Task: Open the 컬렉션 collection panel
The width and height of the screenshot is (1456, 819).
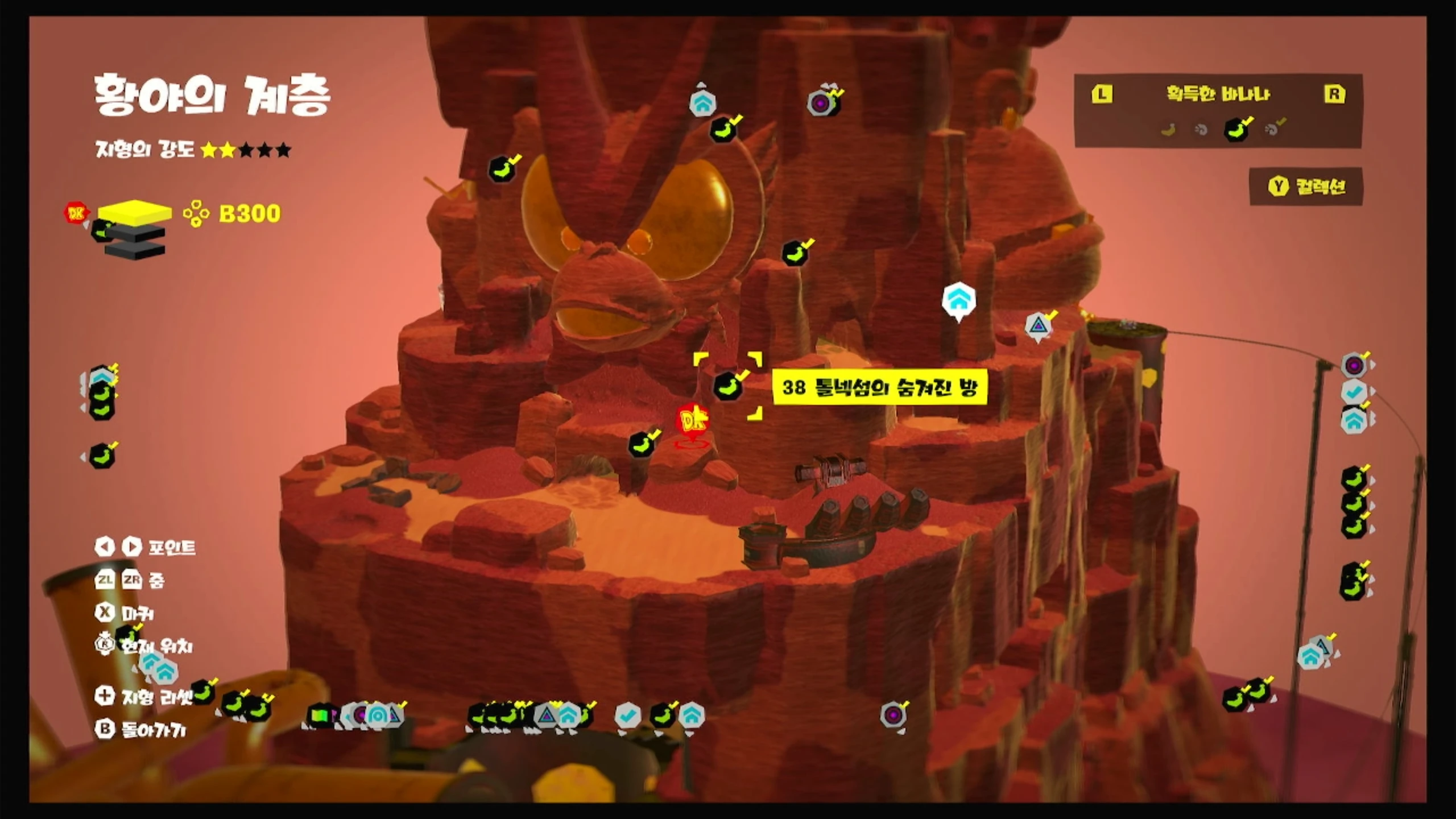Action: (x=1306, y=187)
